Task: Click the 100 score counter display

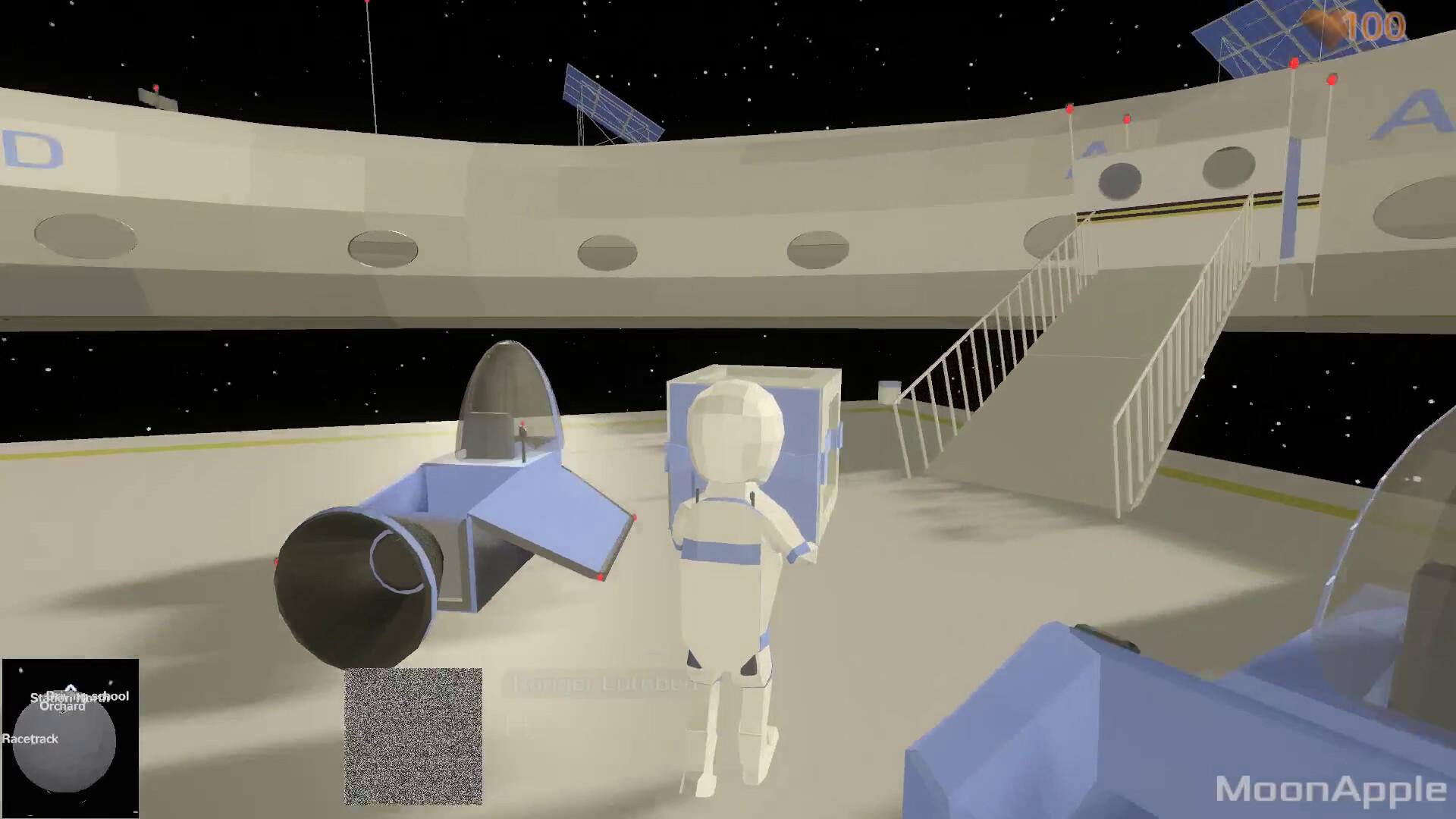Action: pos(1373,25)
